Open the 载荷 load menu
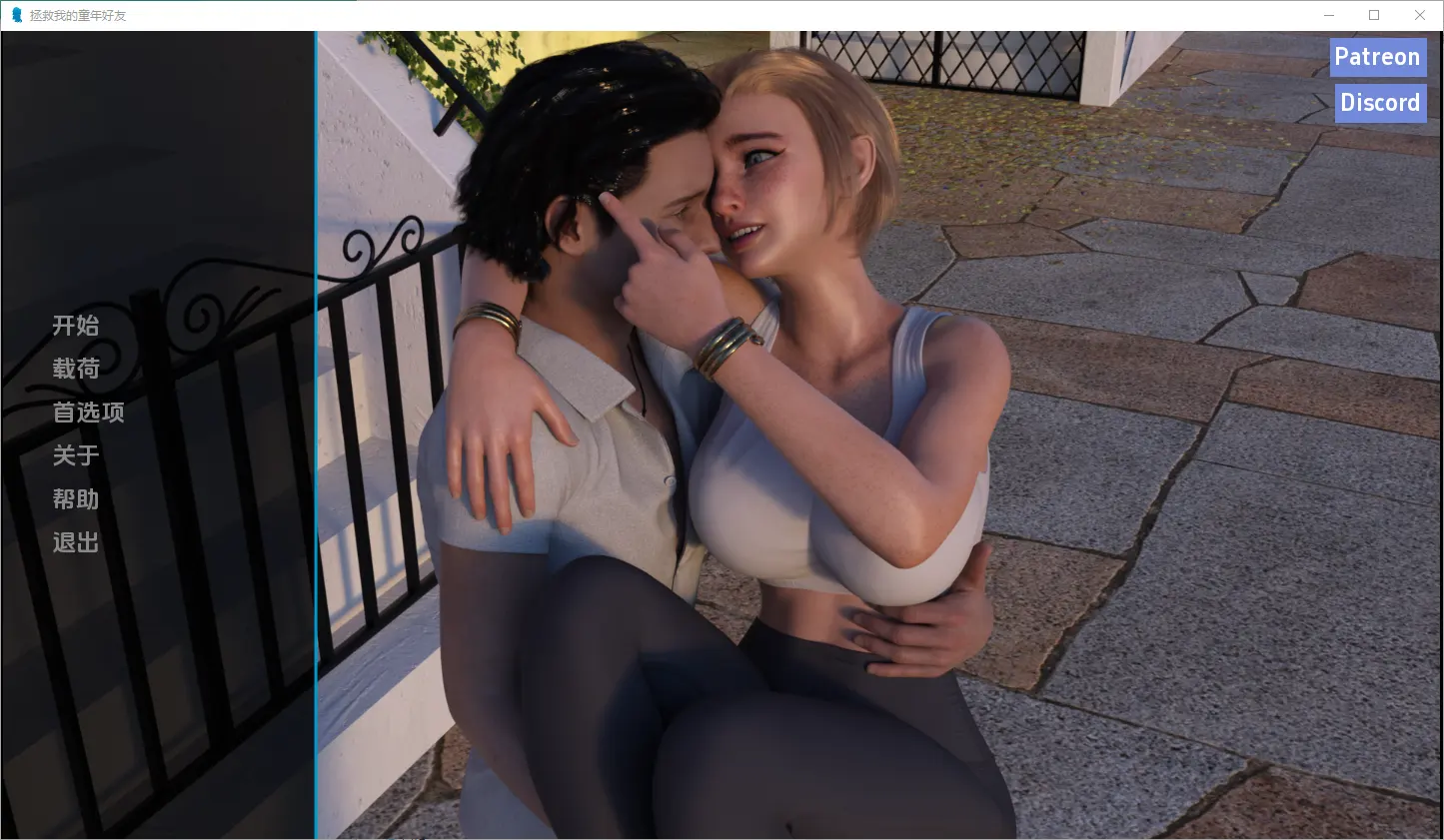Image resolution: width=1444 pixels, height=840 pixels. pos(76,369)
